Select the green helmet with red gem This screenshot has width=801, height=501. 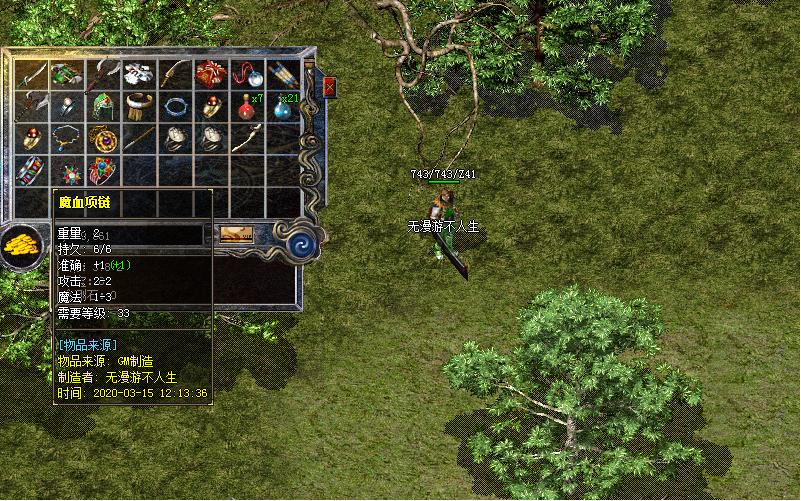(x=103, y=106)
